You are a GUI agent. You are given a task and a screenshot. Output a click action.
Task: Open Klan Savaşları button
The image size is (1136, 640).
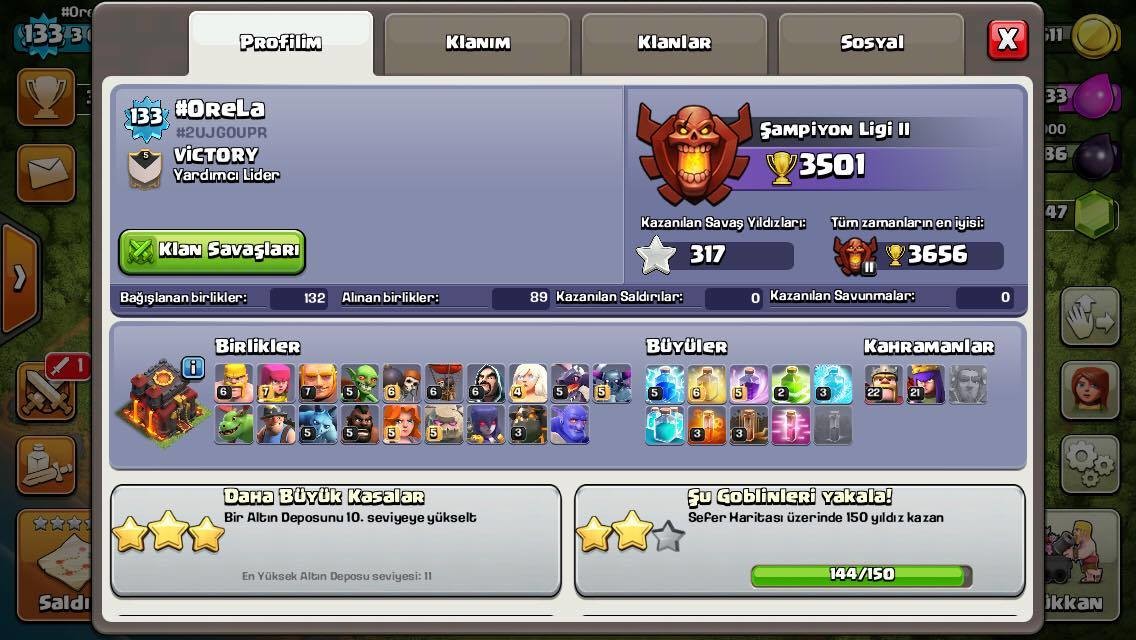pos(212,251)
